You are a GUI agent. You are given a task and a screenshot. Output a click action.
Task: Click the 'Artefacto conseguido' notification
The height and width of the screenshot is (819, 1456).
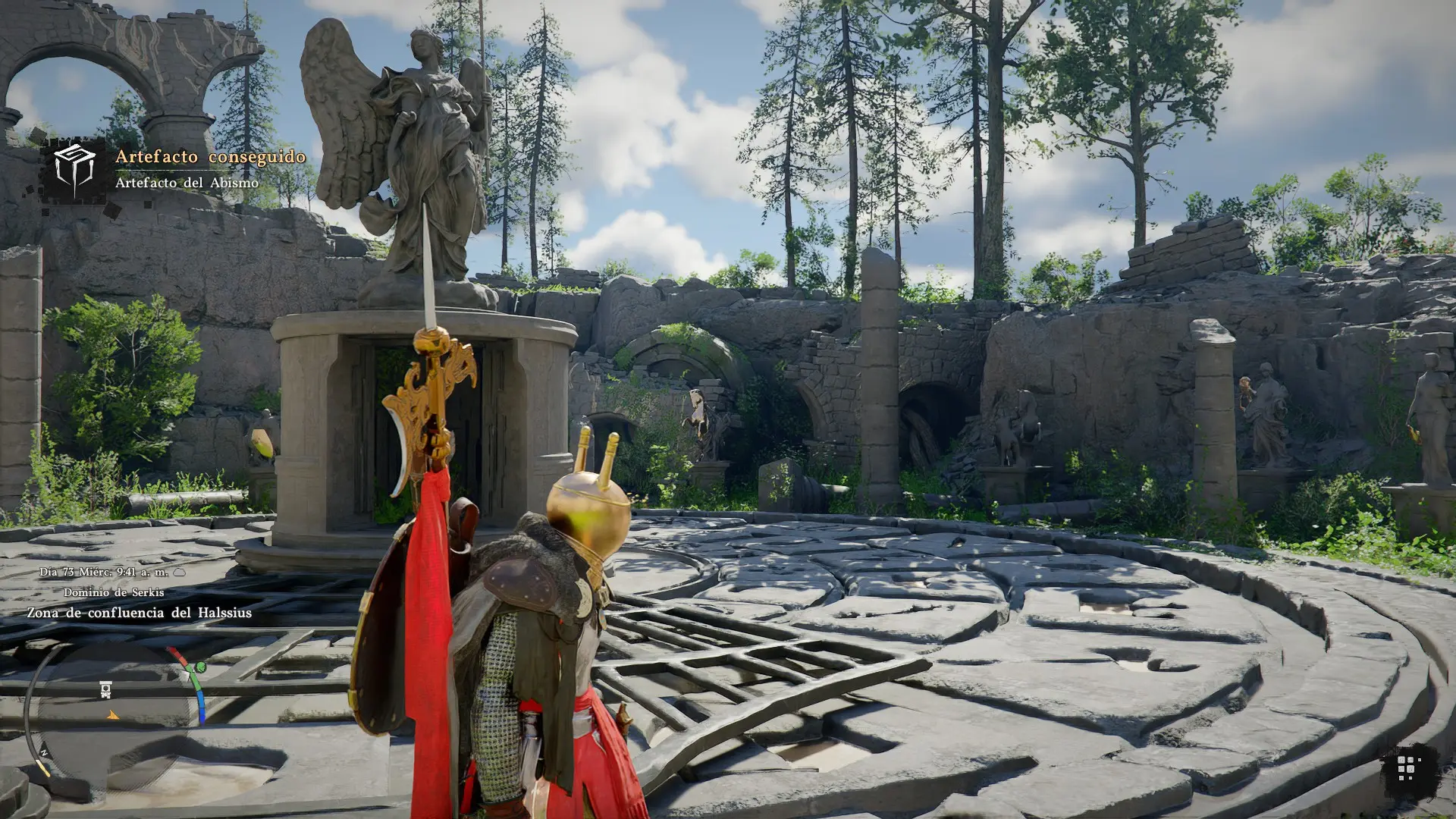(210, 157)
